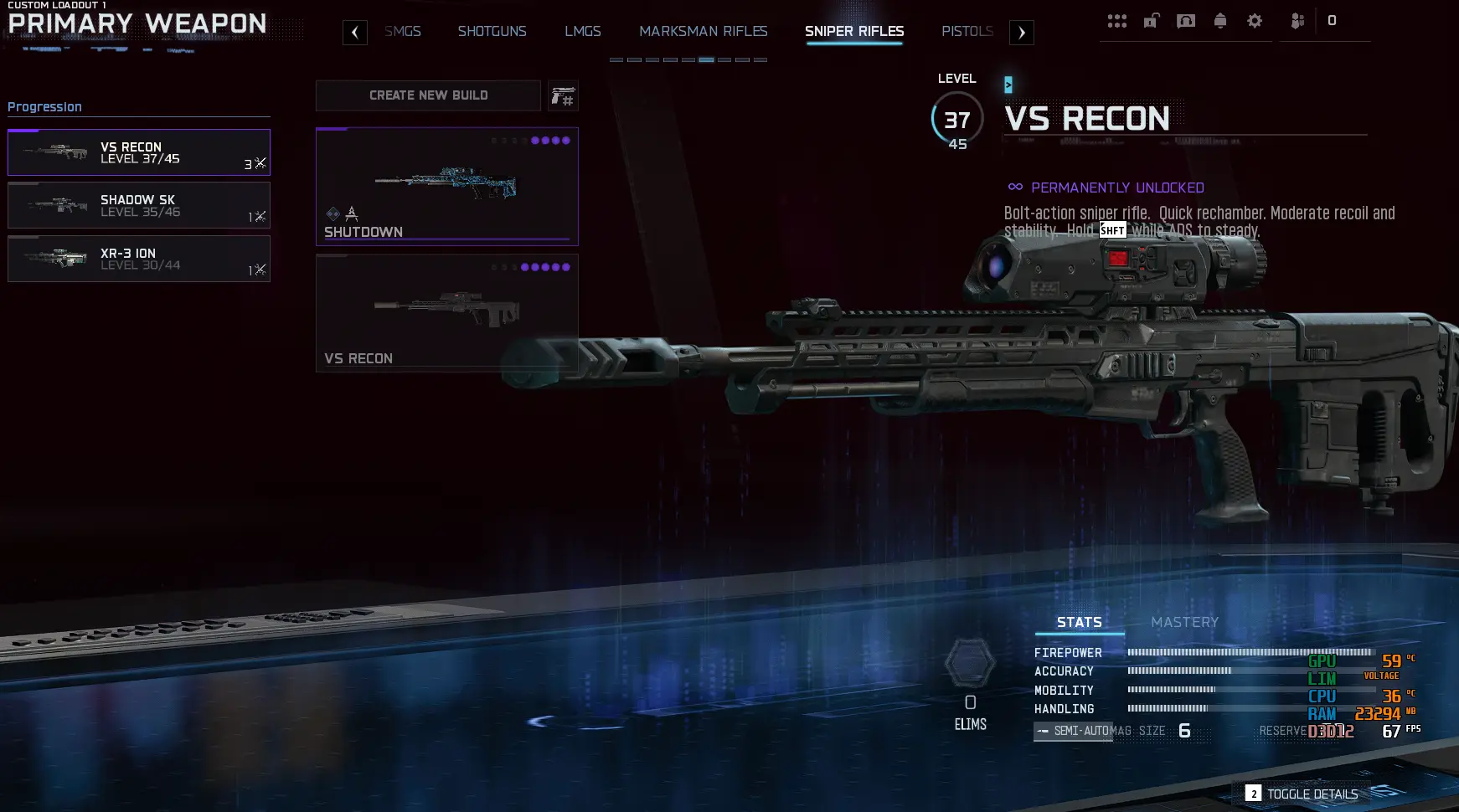1459x812 pixels.
Task: Switch to the MASTERY tab
Action: (1185, 622)
